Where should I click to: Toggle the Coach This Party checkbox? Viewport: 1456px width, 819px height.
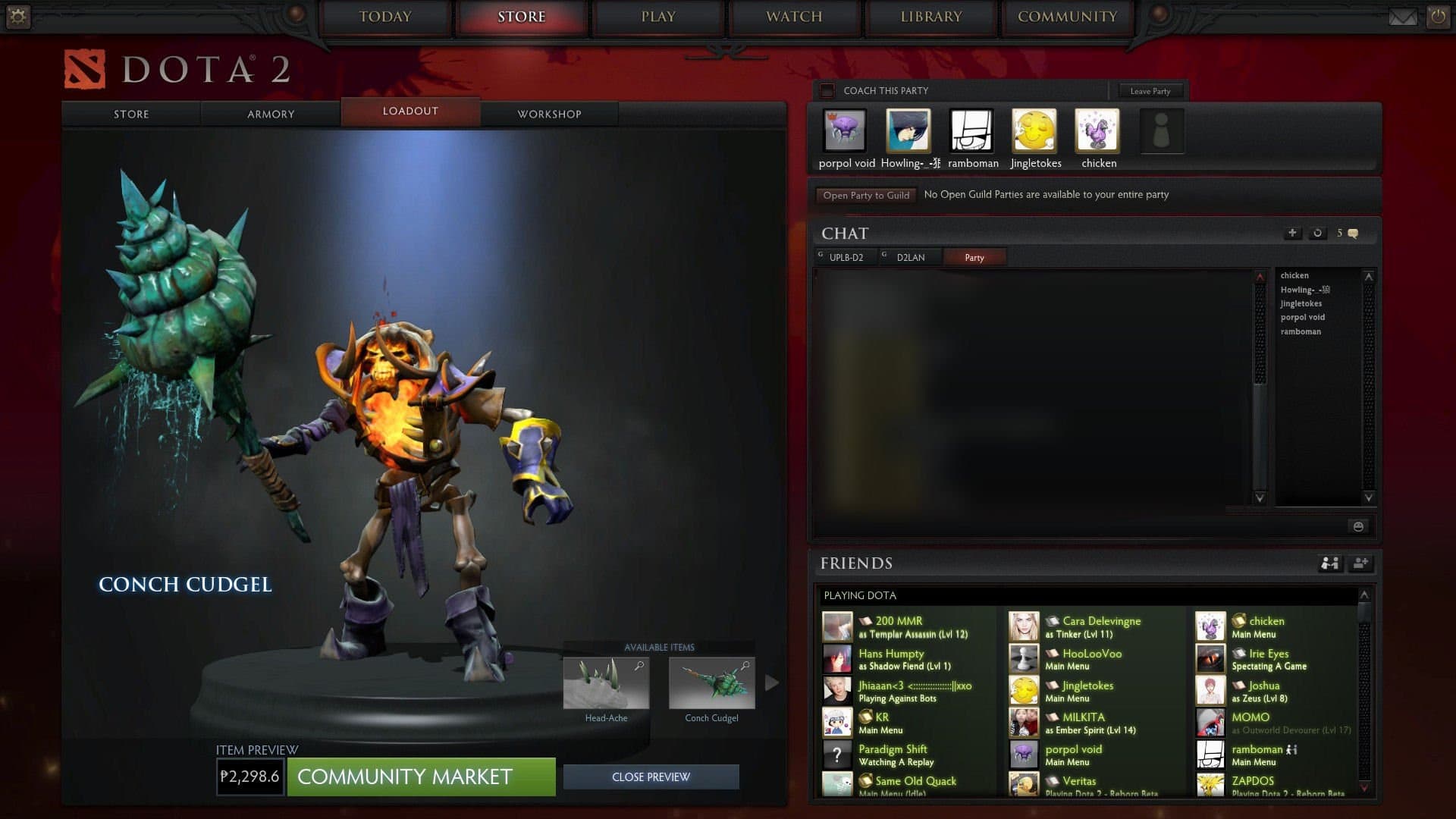(827, 91)
